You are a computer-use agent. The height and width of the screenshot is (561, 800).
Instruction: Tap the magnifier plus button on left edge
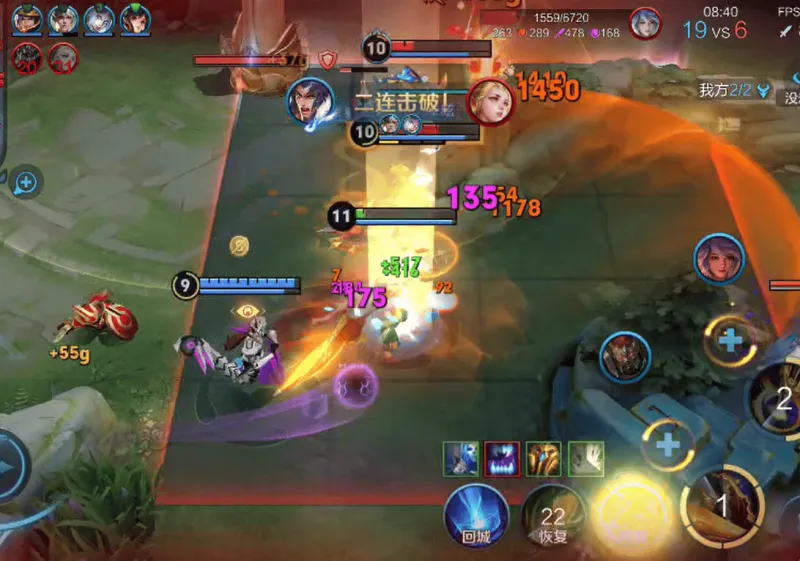(26, 183)
